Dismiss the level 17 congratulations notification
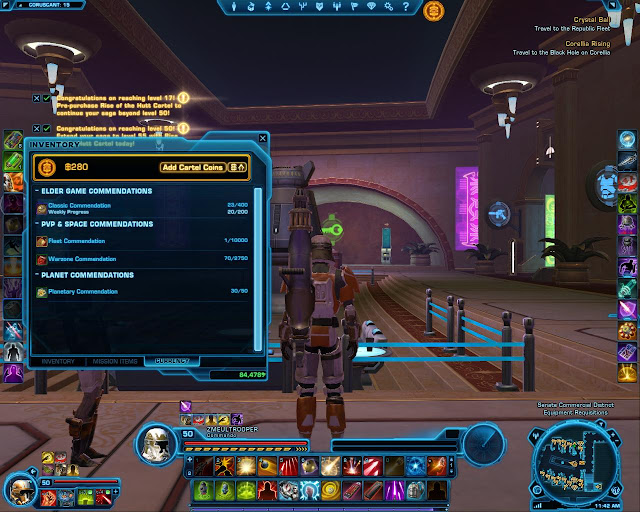Image resolution: width=640 pixels, height=512 pixels. pos(36,98)
